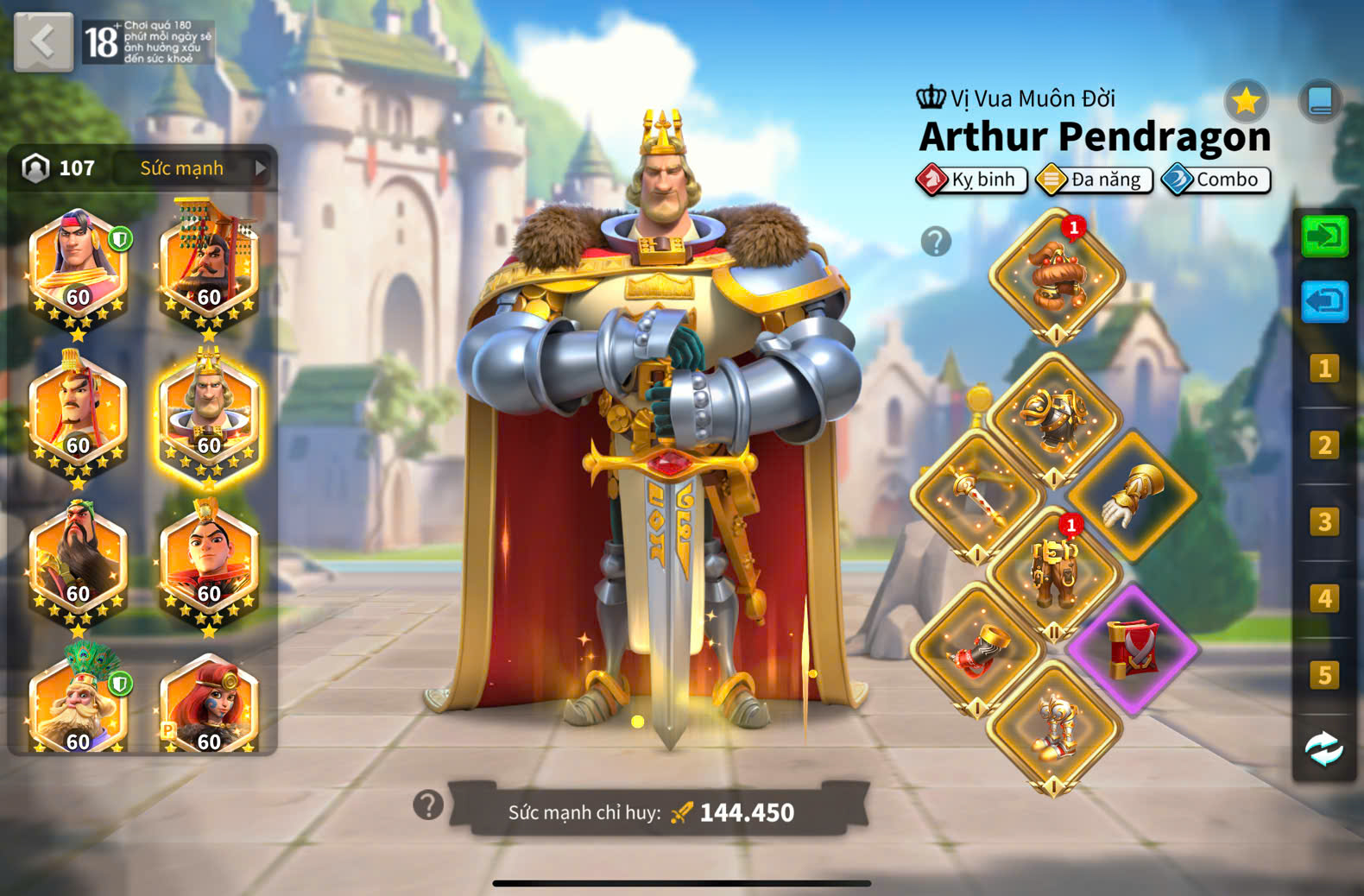Screen dimensions: 1364x896
Task: Switch to equipment preset 3
Action: [1323, 522]
